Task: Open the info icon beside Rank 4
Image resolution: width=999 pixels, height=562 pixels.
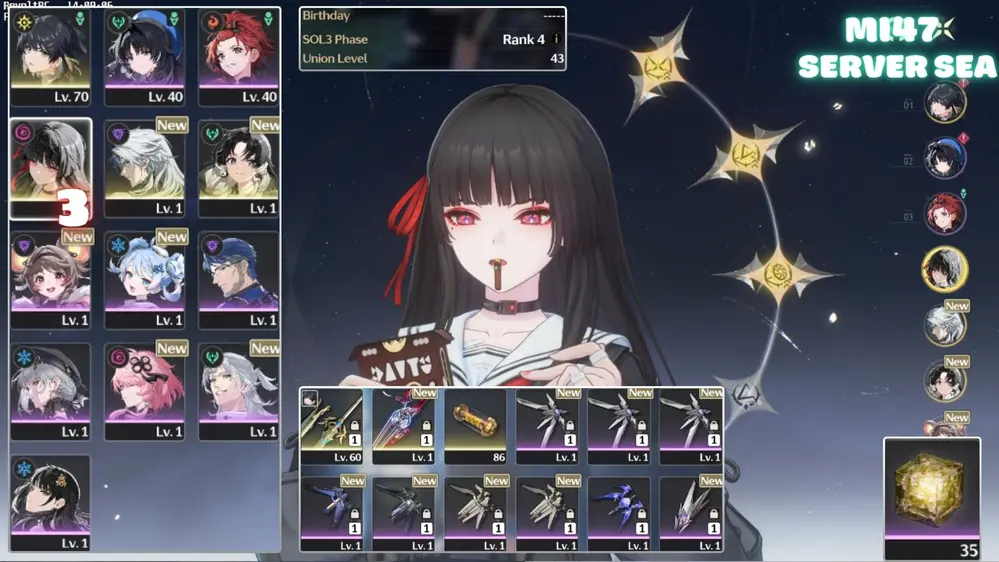Action: pyautogui.click(x=556, y=40)
